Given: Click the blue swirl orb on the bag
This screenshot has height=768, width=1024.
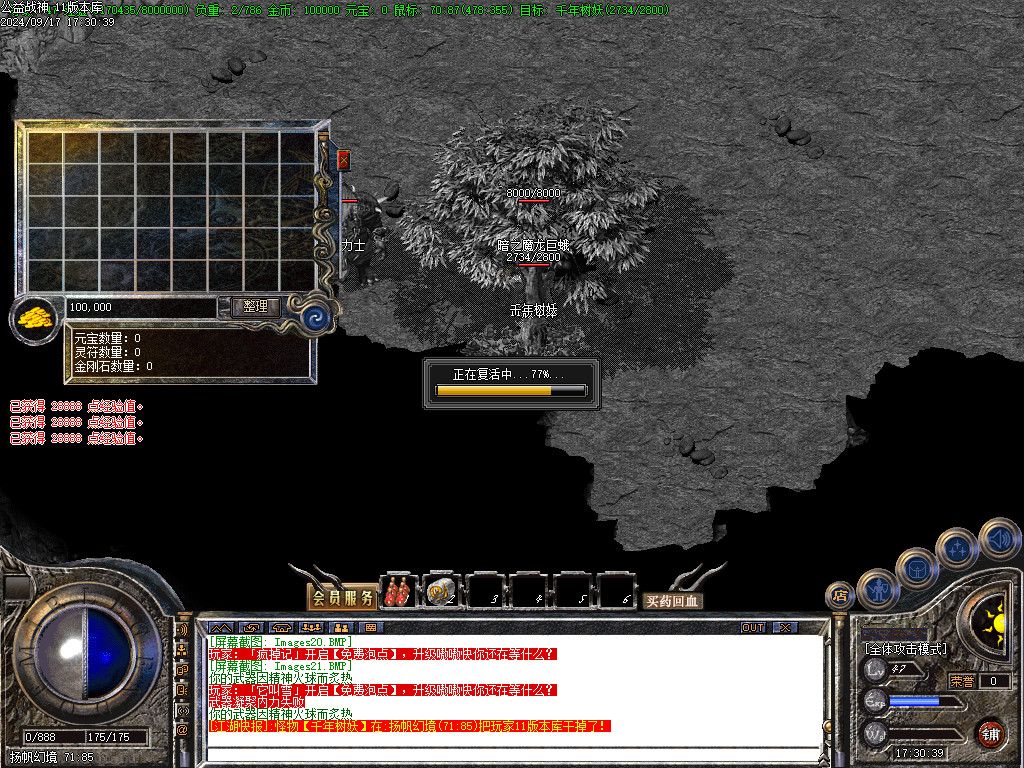Looking at the screenshot, I should (316, 318).
